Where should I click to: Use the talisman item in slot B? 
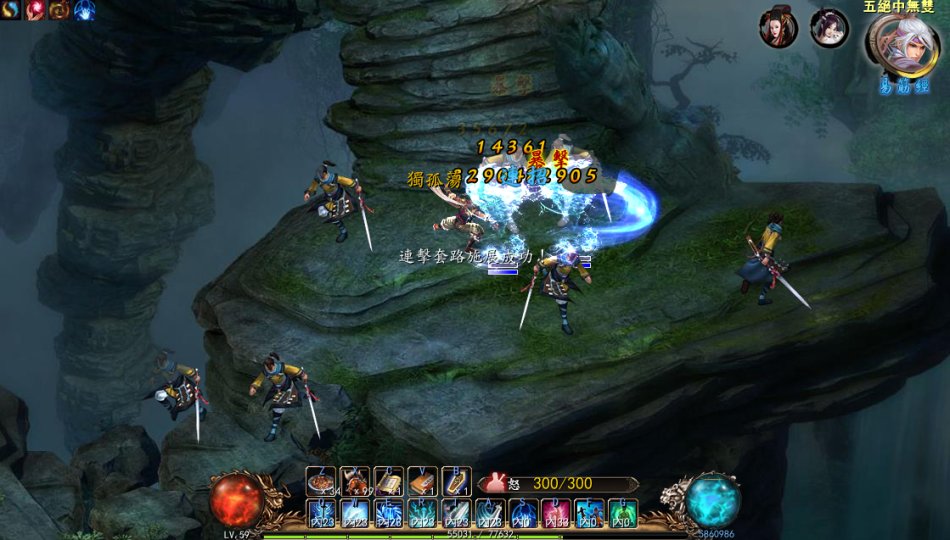(x=456, y=482)
